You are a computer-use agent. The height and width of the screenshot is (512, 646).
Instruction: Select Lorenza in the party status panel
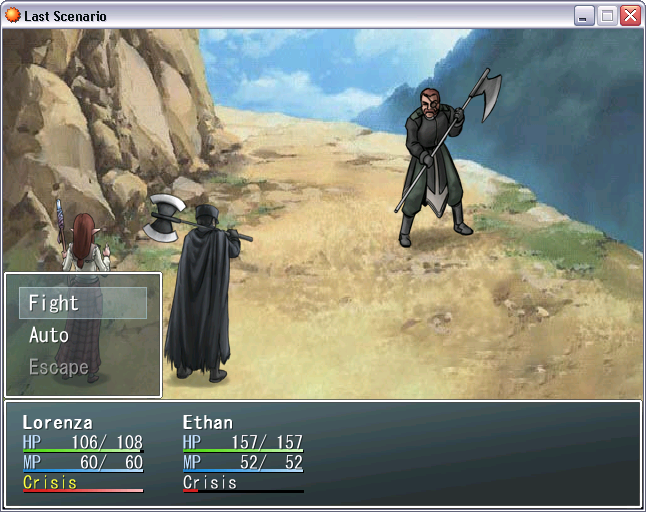click(x=57, y=422)
